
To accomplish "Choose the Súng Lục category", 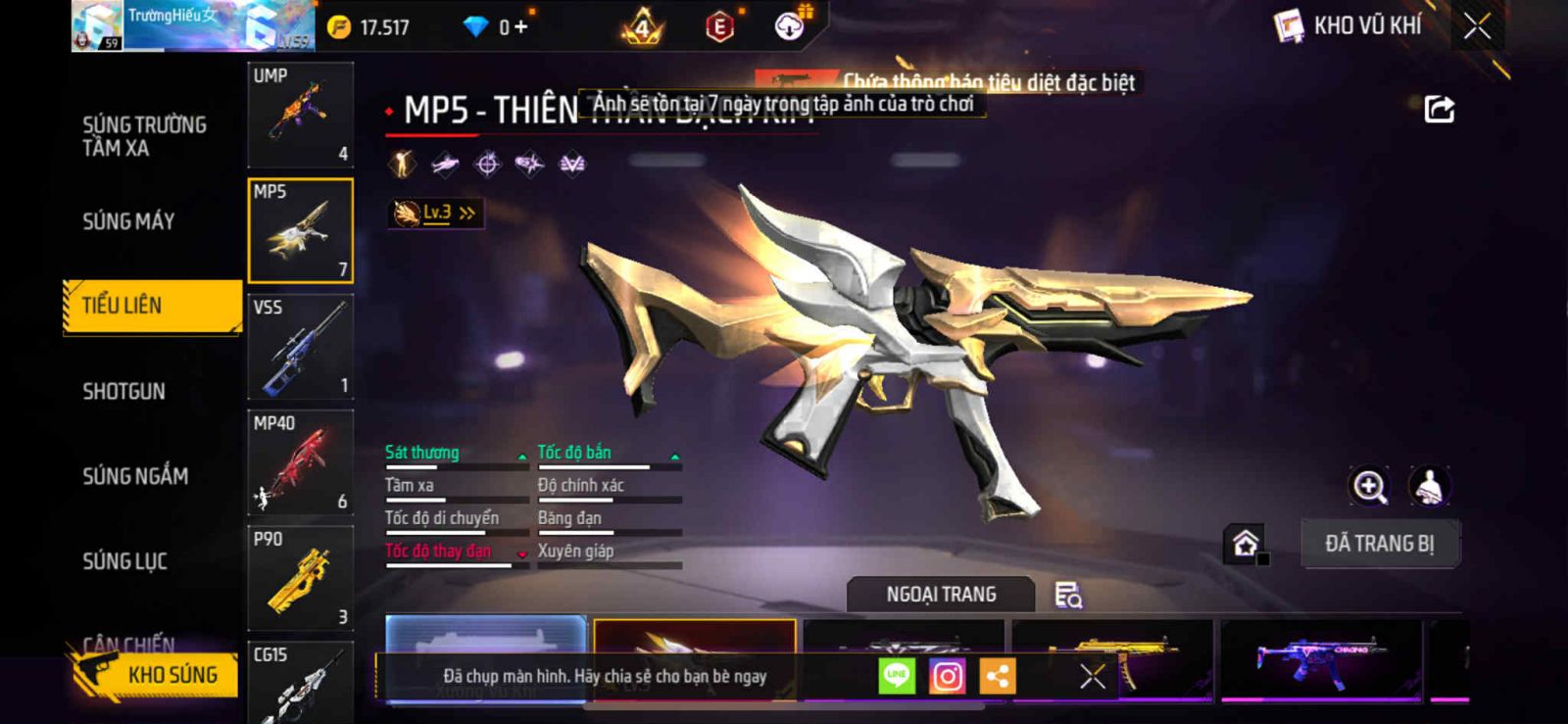I will click(x=124, y=561).
